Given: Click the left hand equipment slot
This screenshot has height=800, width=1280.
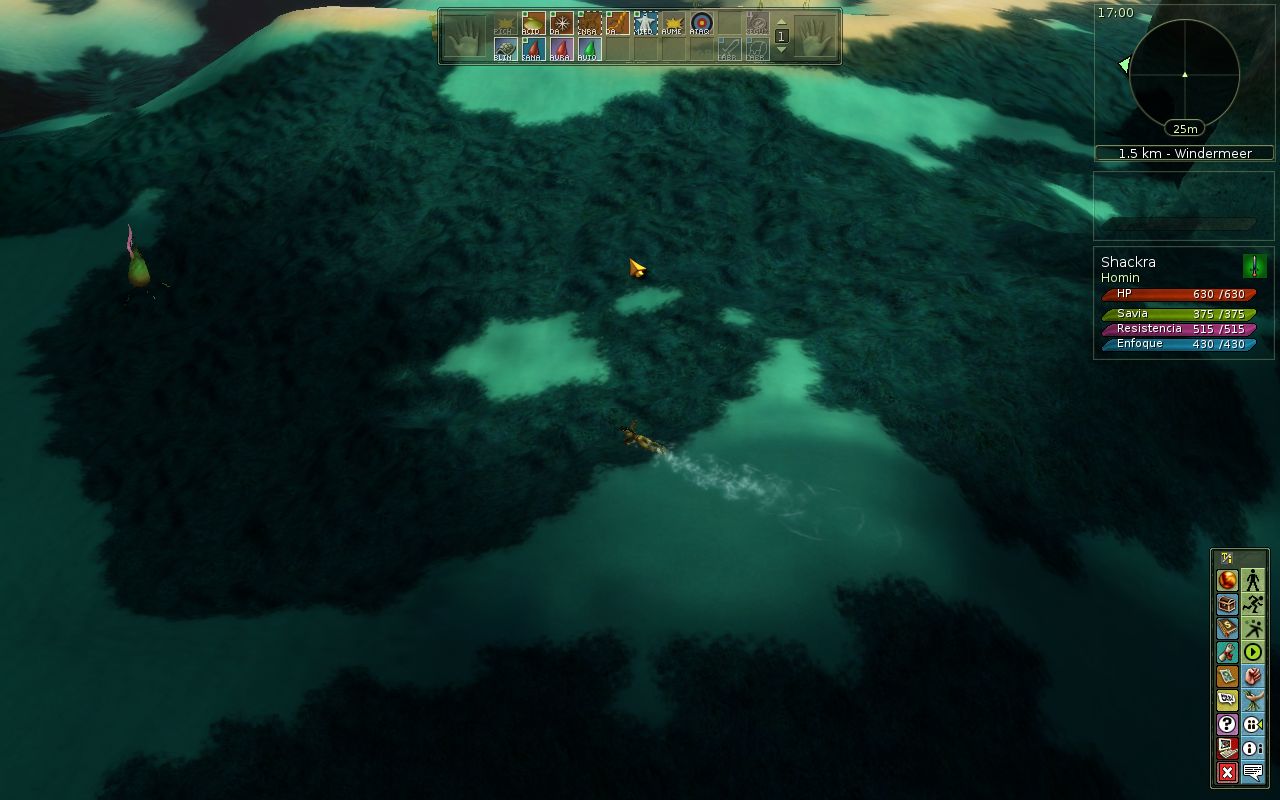Looking at the screenshot, I should (x=463, y=37).
